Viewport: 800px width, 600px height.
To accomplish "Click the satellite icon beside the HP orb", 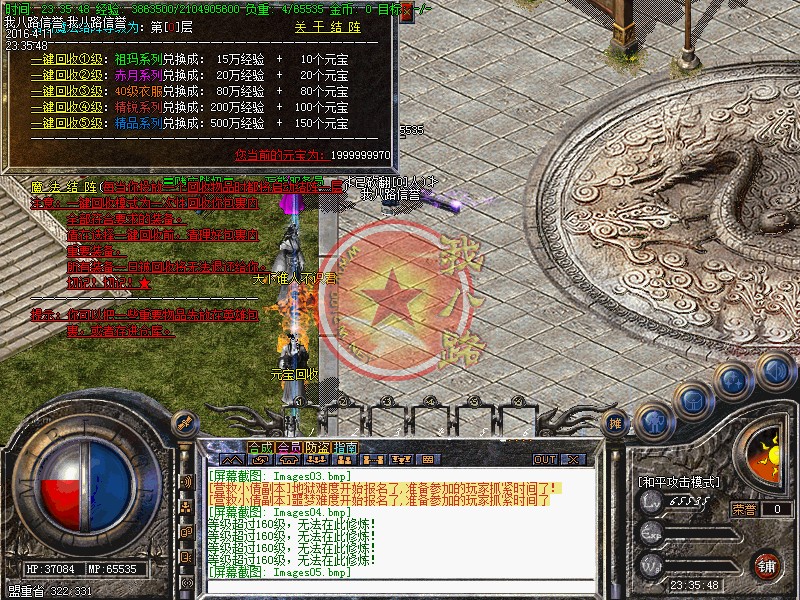I will tap(184, 423).
